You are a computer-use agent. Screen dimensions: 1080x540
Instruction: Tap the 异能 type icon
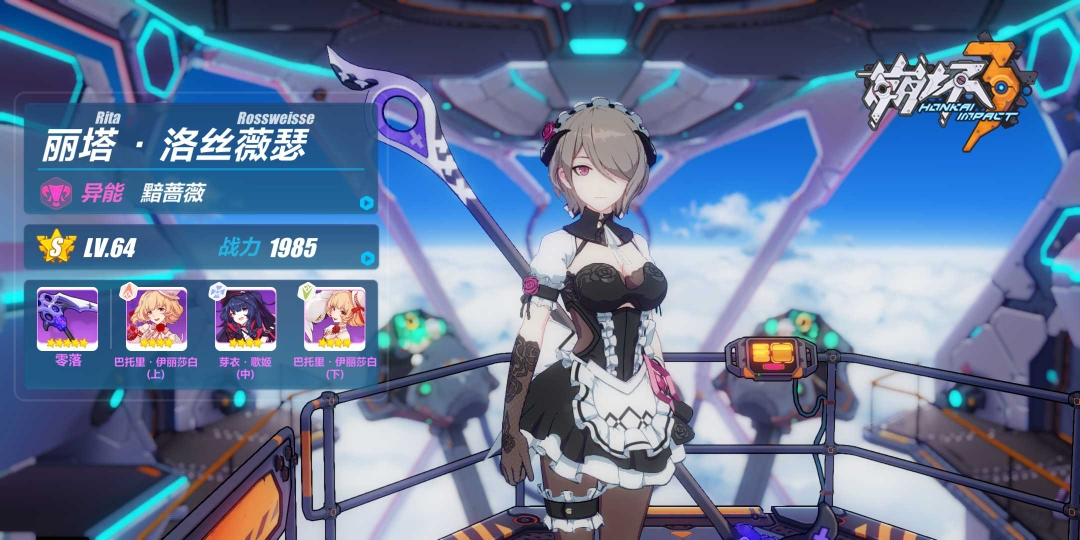[x=54, y=192]
